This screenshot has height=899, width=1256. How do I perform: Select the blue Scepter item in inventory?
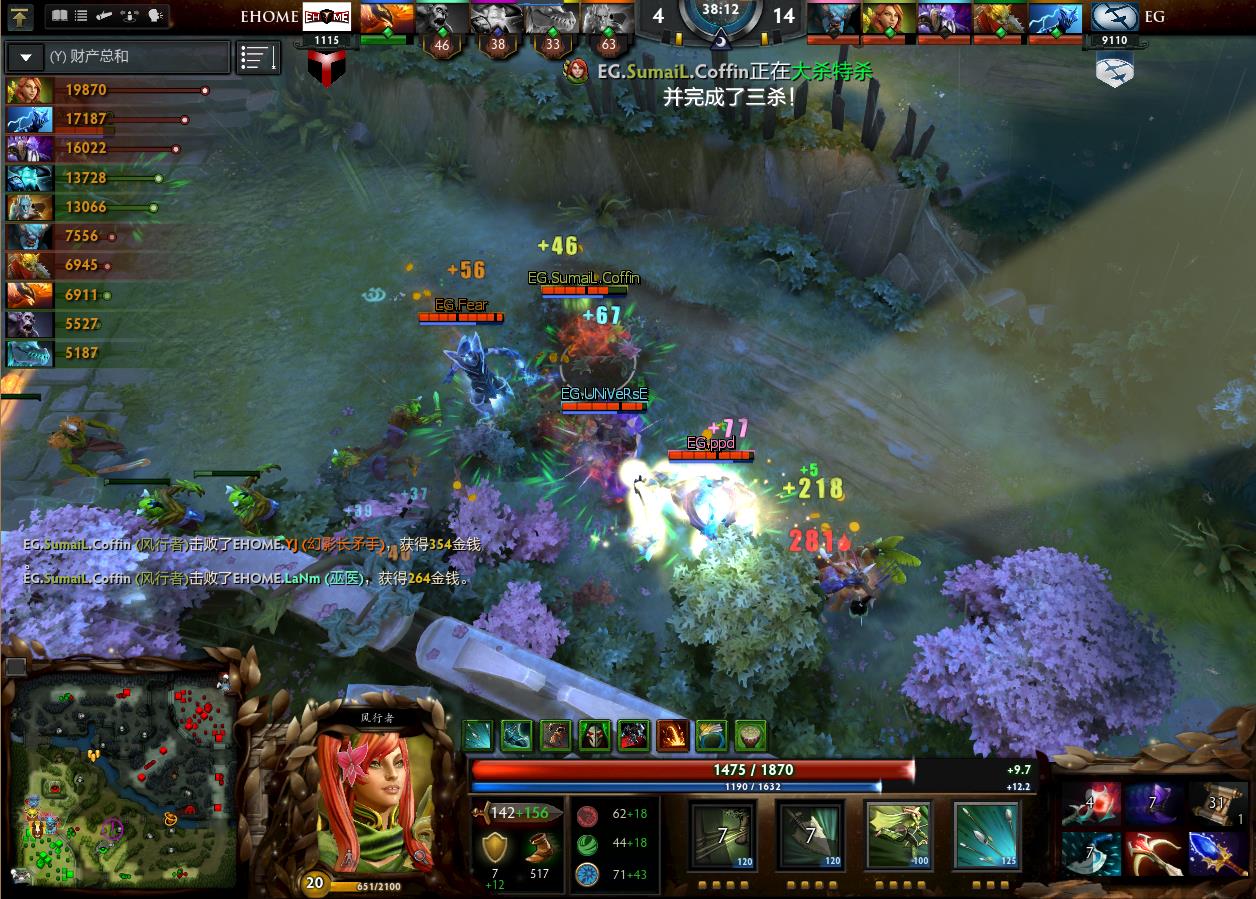pos(1217,853)
